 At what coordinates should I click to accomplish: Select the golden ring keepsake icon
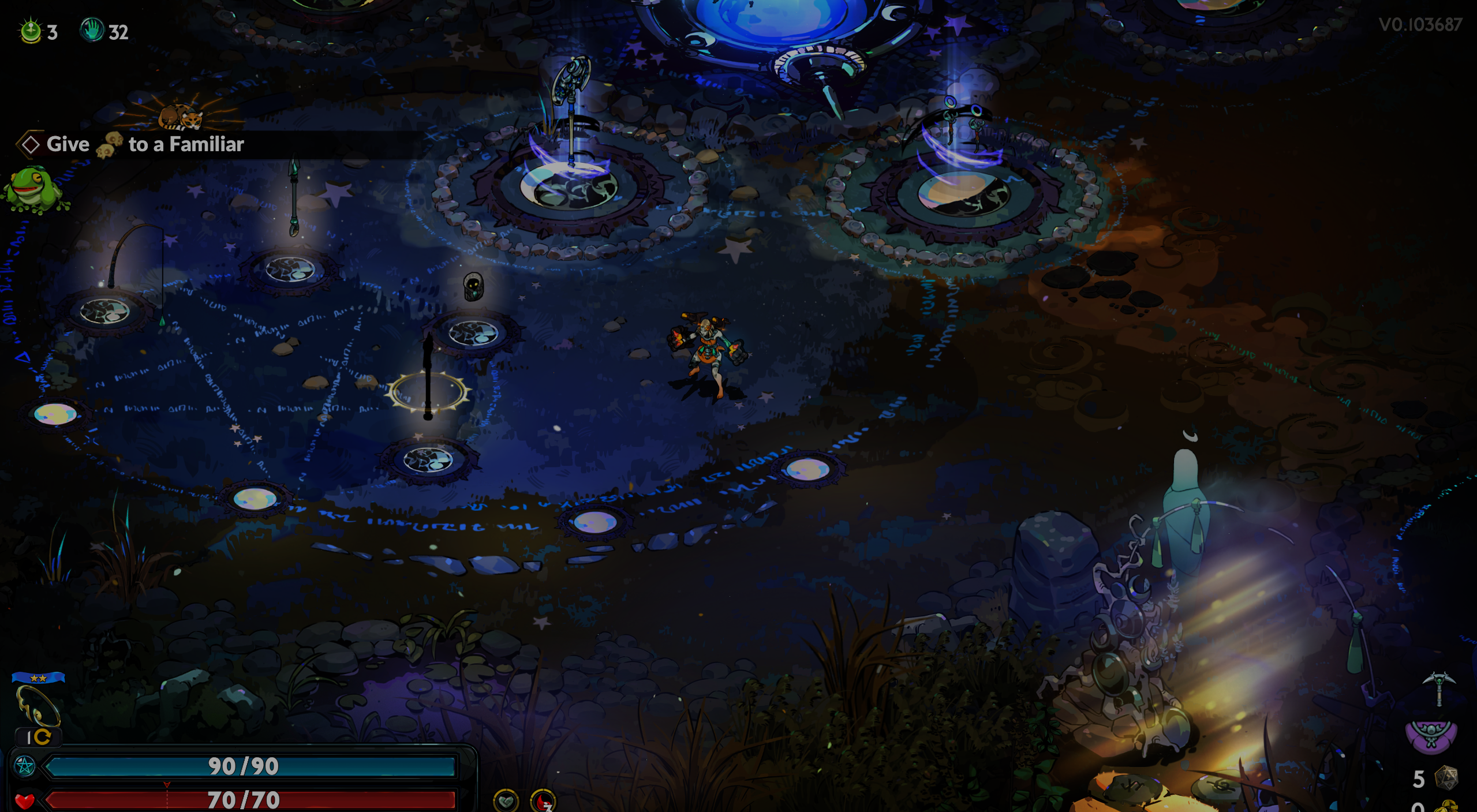click(x=38, y=705)
